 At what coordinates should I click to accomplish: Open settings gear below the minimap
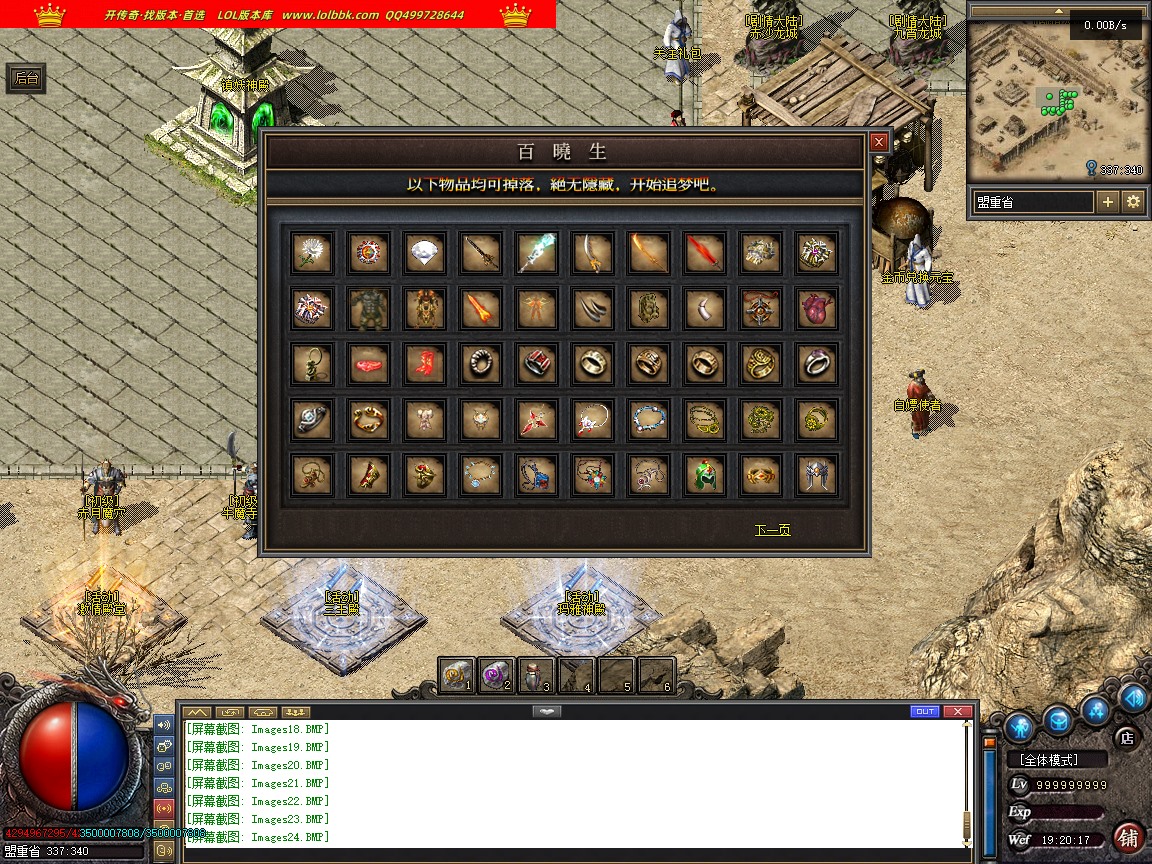1133,202
